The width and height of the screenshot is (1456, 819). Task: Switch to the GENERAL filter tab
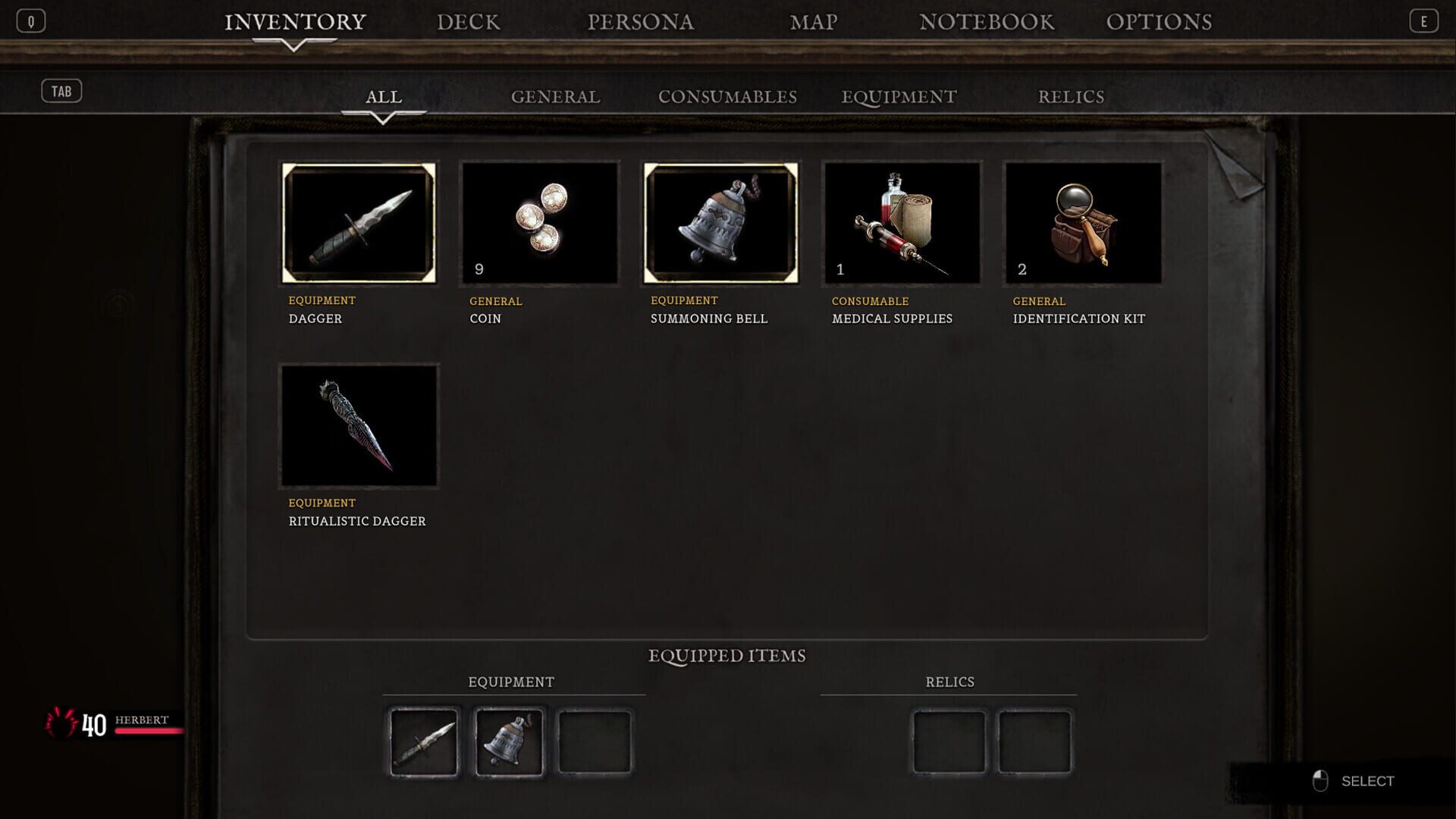coord(556,96)
